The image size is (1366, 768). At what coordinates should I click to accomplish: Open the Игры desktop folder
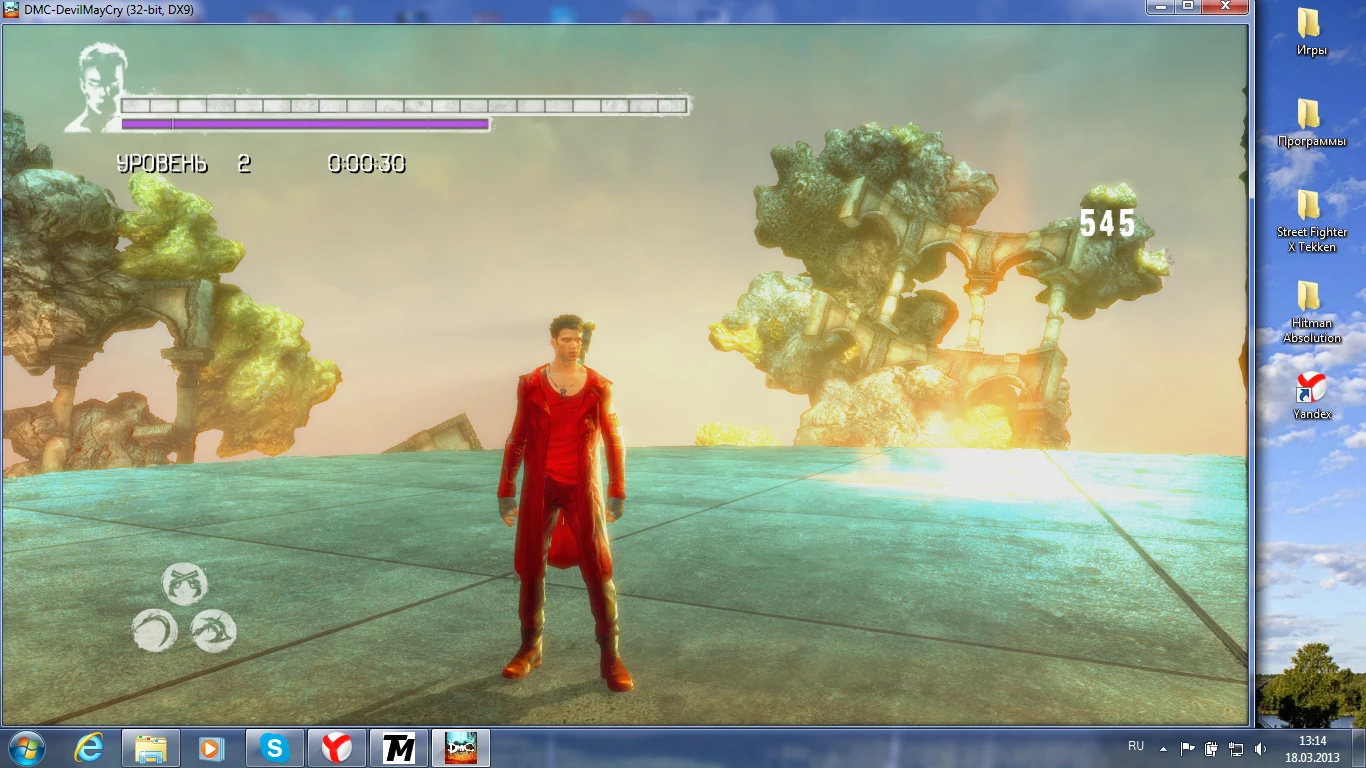(1311, 35)
